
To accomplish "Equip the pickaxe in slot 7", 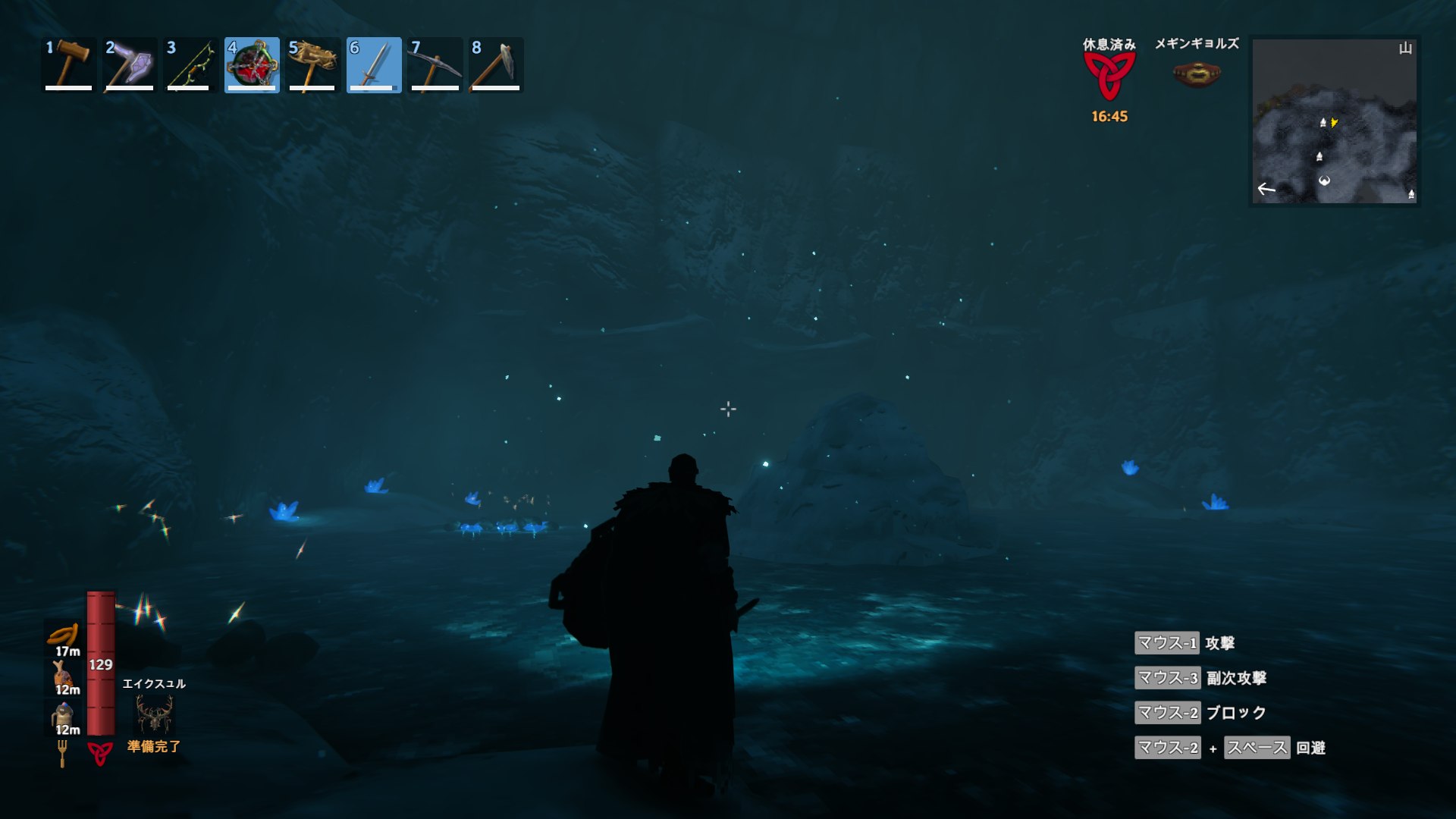I will point(435,65).
